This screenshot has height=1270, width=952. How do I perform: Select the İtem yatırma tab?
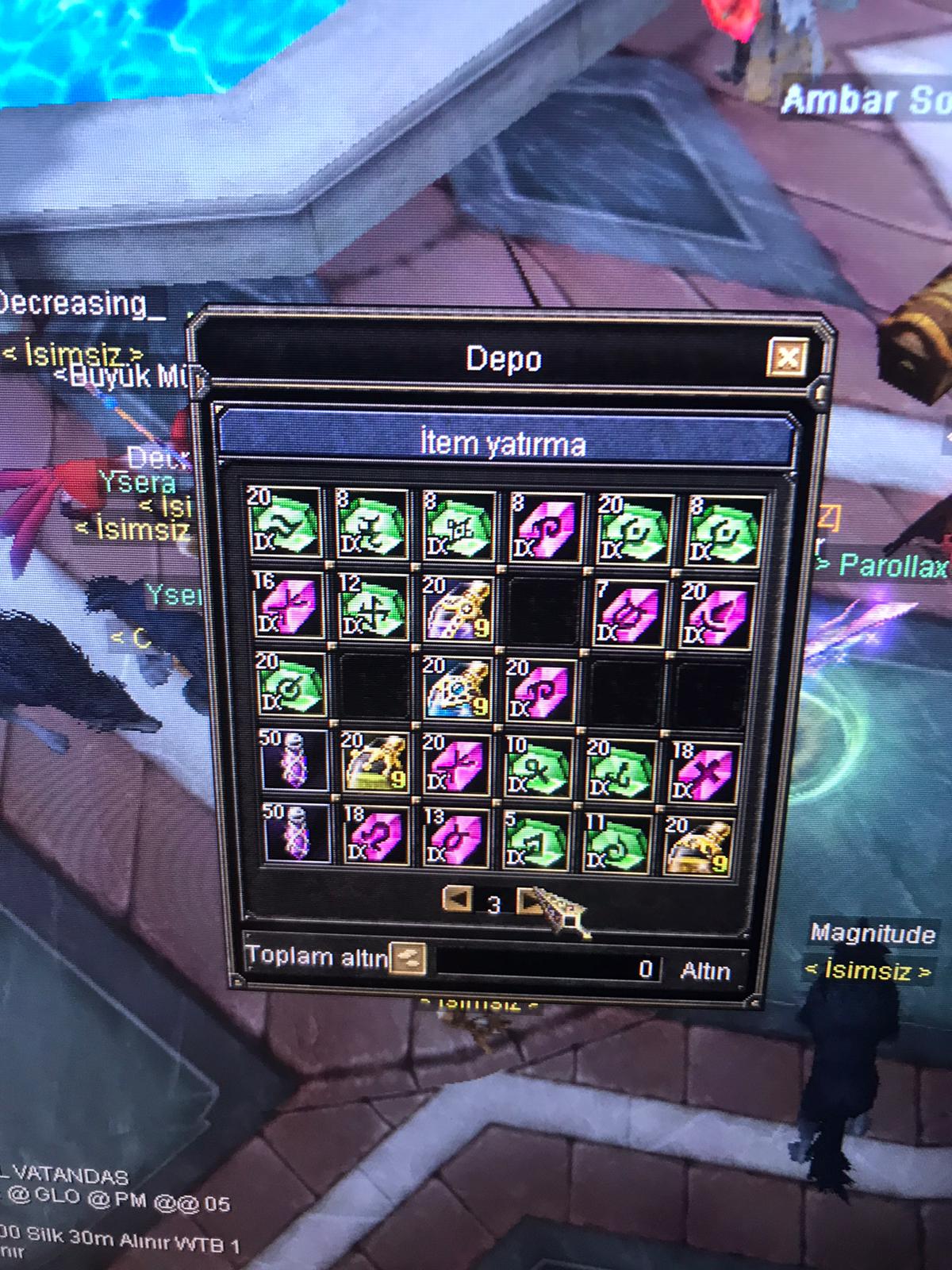(505, 443)
